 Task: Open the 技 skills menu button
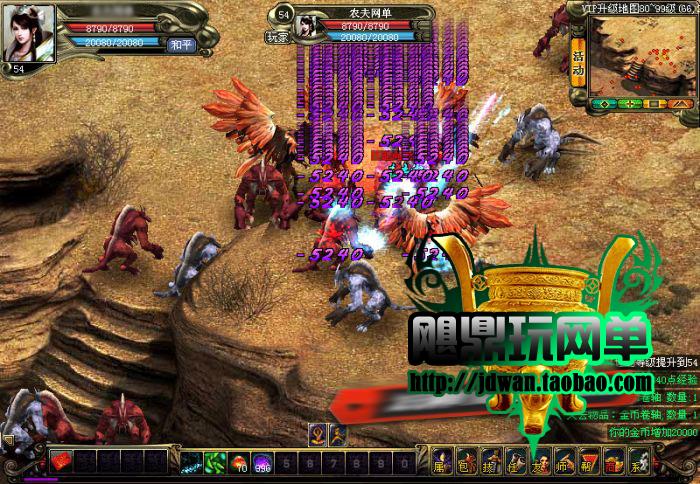[x=488, y=463]
